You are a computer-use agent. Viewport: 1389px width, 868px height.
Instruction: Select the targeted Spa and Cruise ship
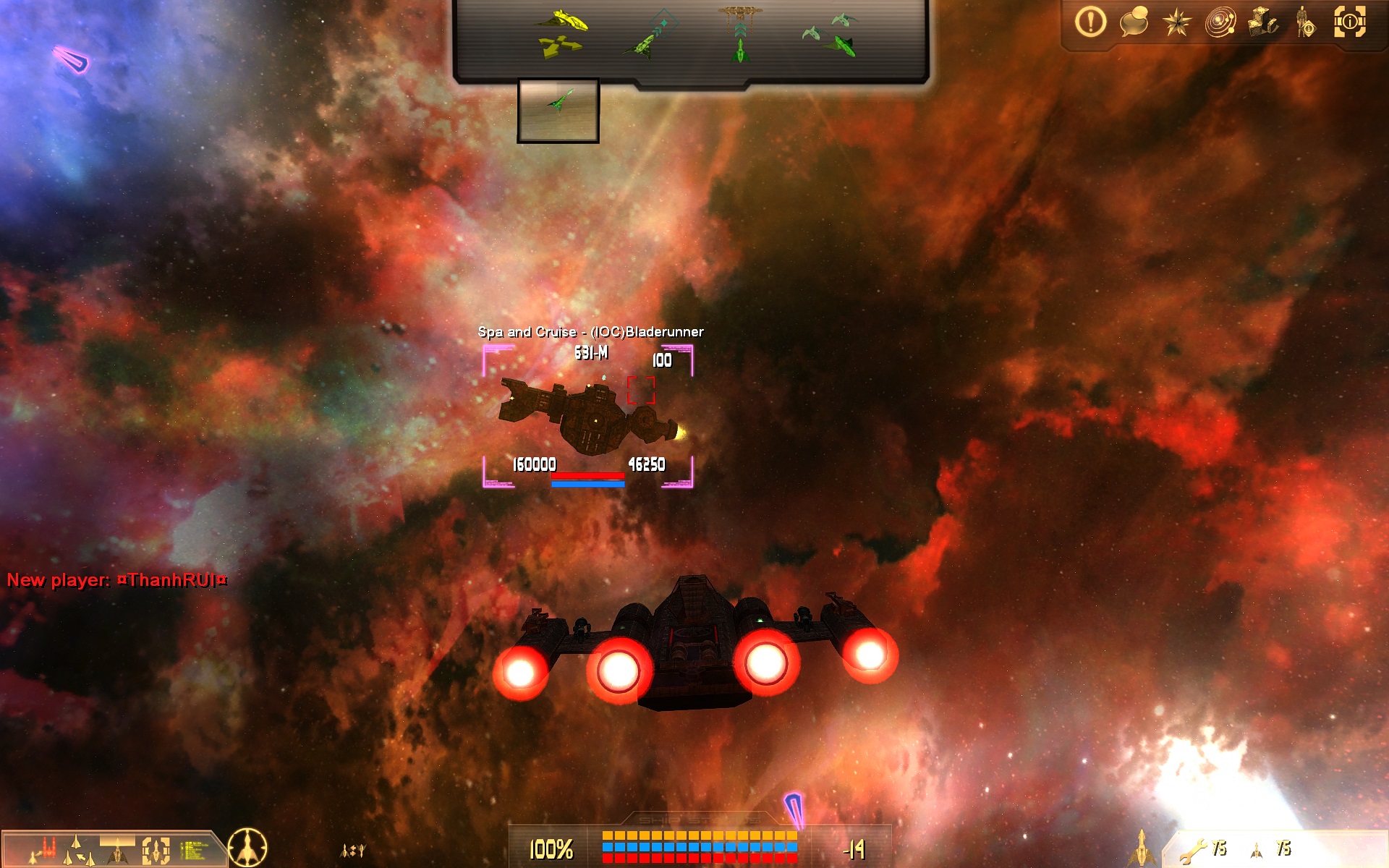pos(587,417)
